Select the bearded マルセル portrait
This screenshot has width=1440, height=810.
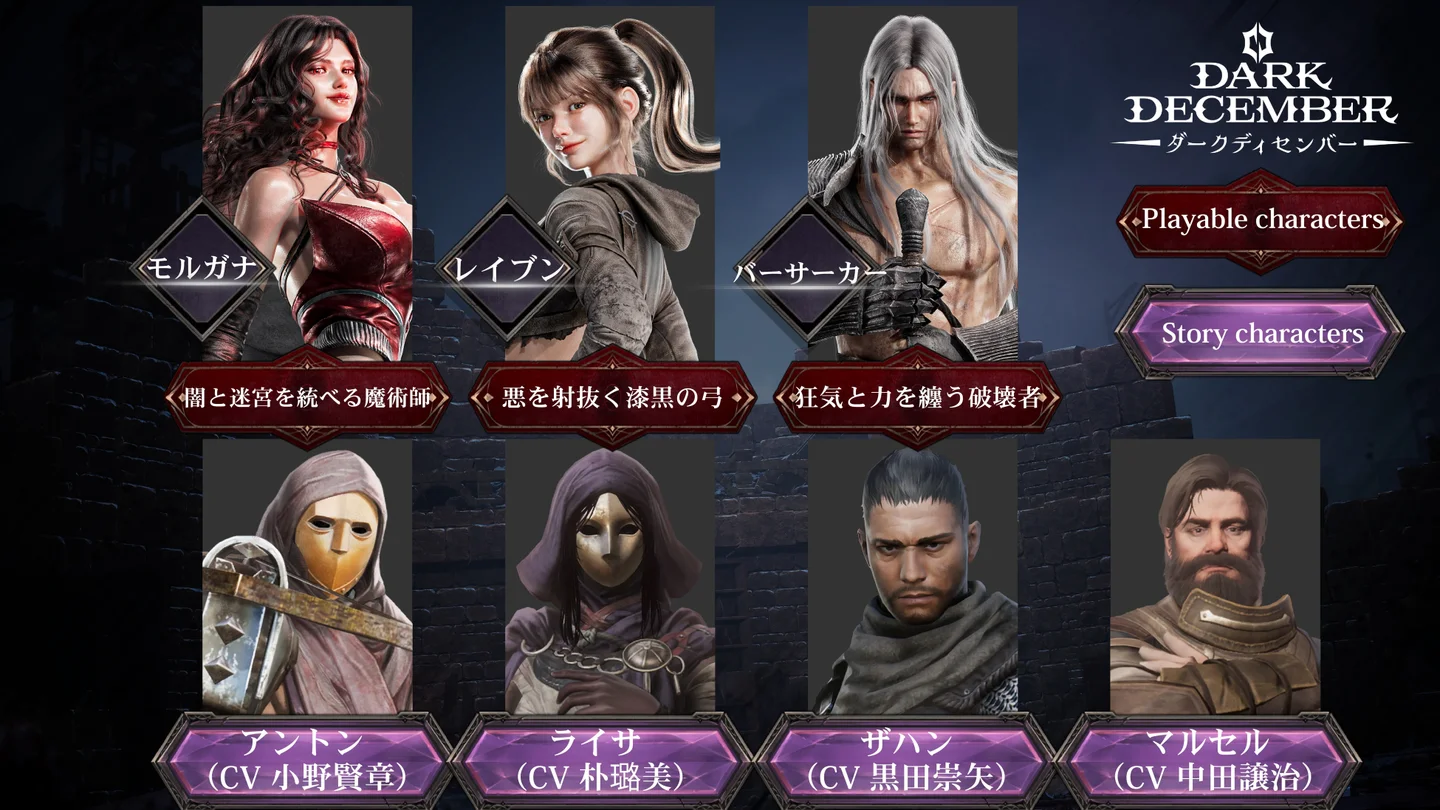click(x=1215, y=580)
